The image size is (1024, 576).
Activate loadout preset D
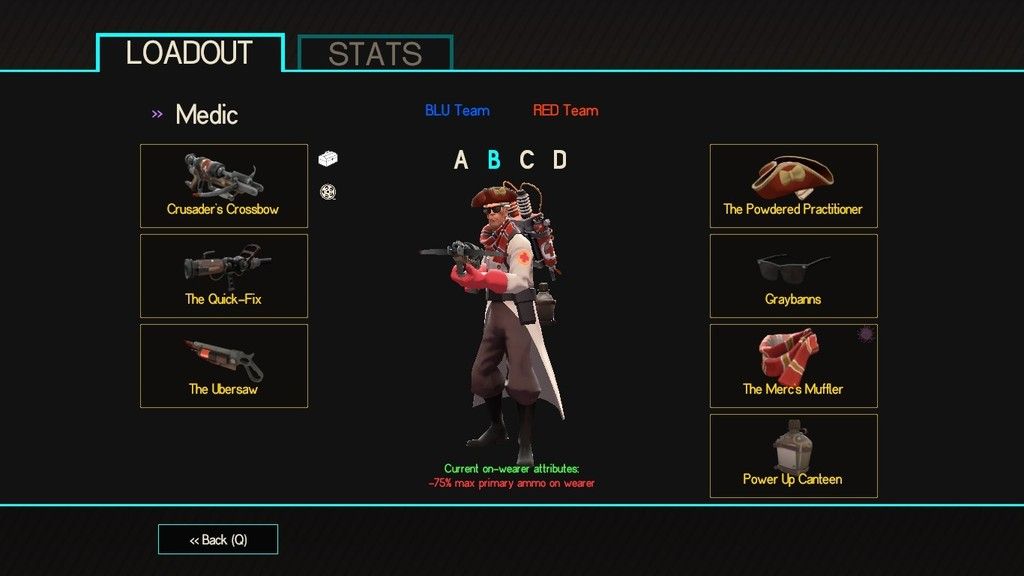click(x=559, y=160)
